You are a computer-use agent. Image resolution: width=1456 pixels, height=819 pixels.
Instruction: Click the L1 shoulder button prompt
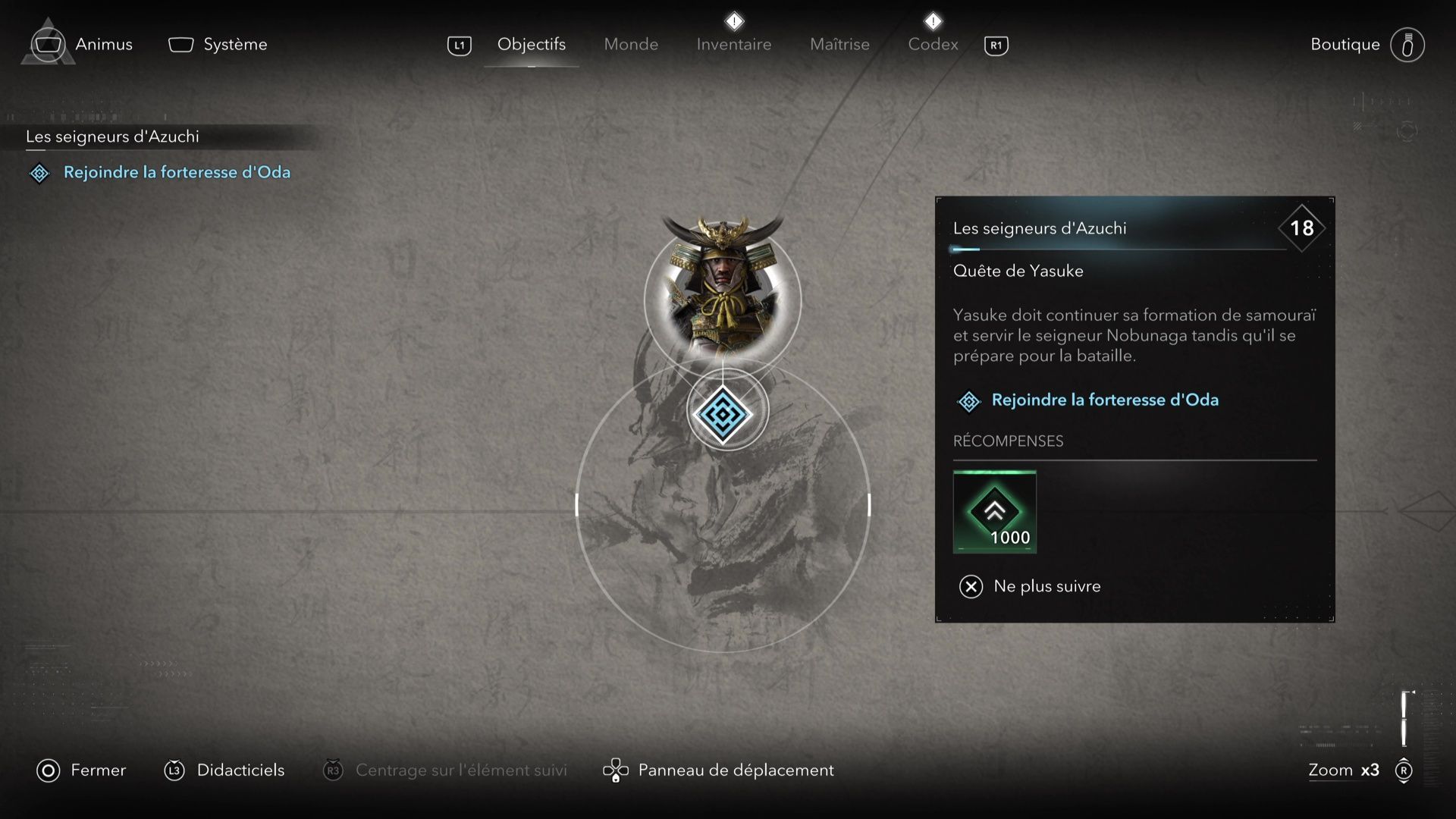[x=458, y=45]
